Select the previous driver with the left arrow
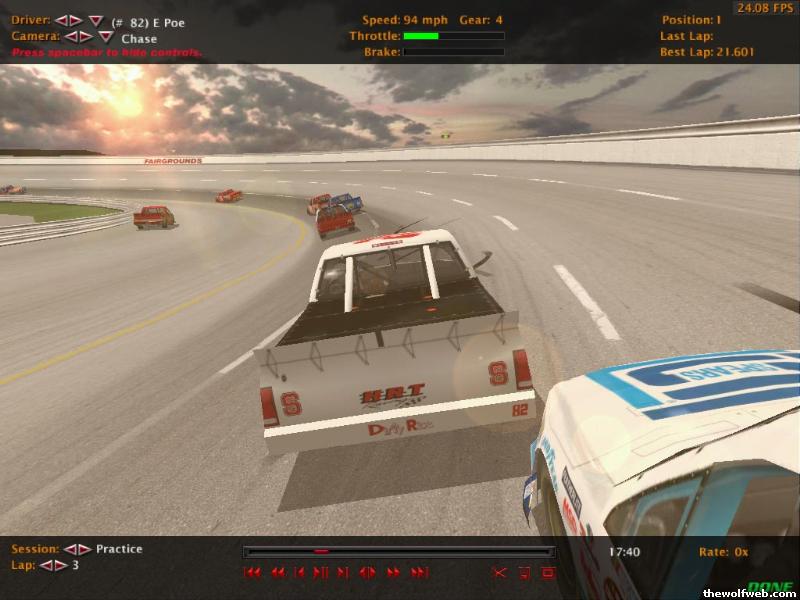The height and width of the screenshot is (600, 800). 60,20
